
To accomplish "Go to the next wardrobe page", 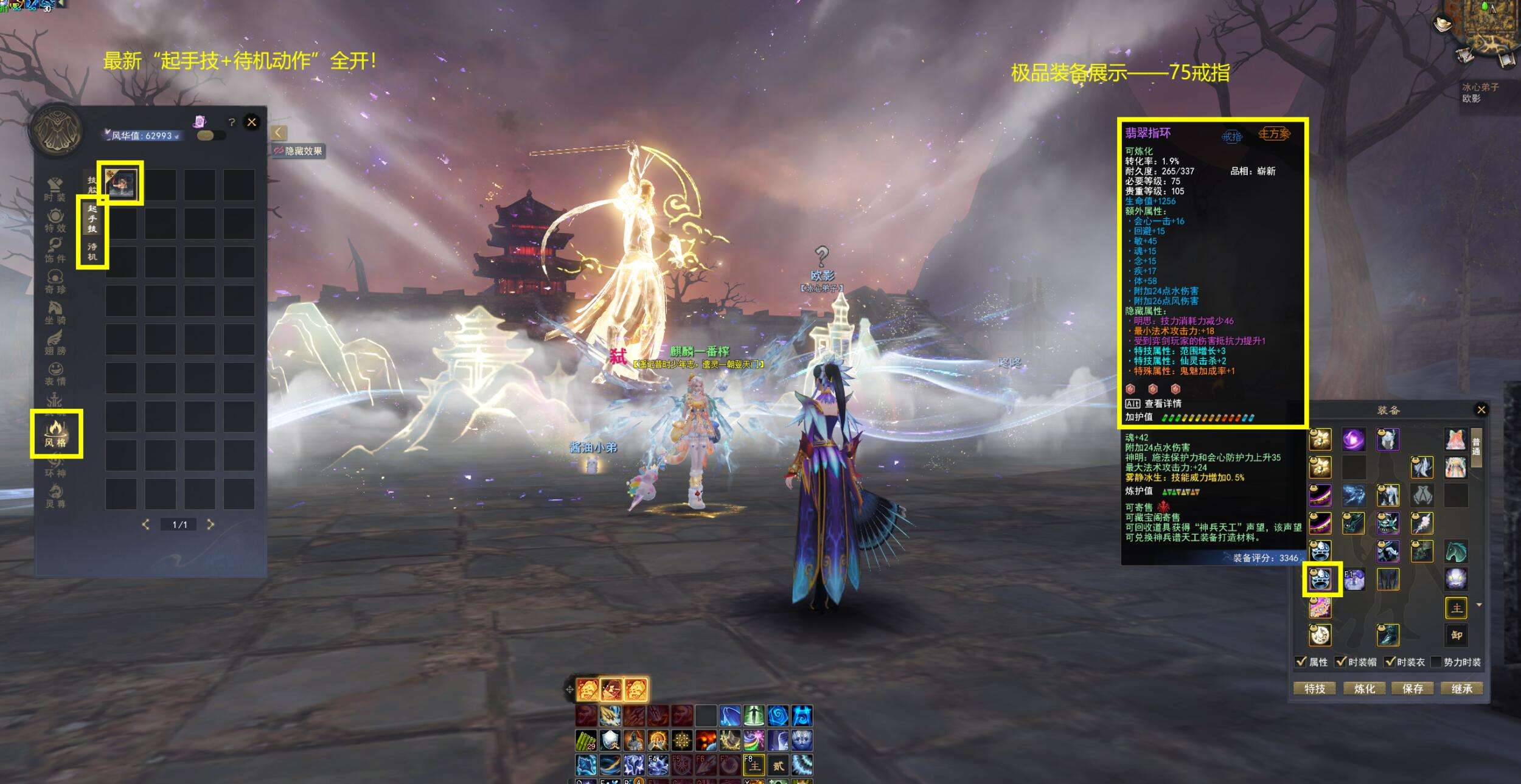I will pyautogui.click(x=211, y=524).
